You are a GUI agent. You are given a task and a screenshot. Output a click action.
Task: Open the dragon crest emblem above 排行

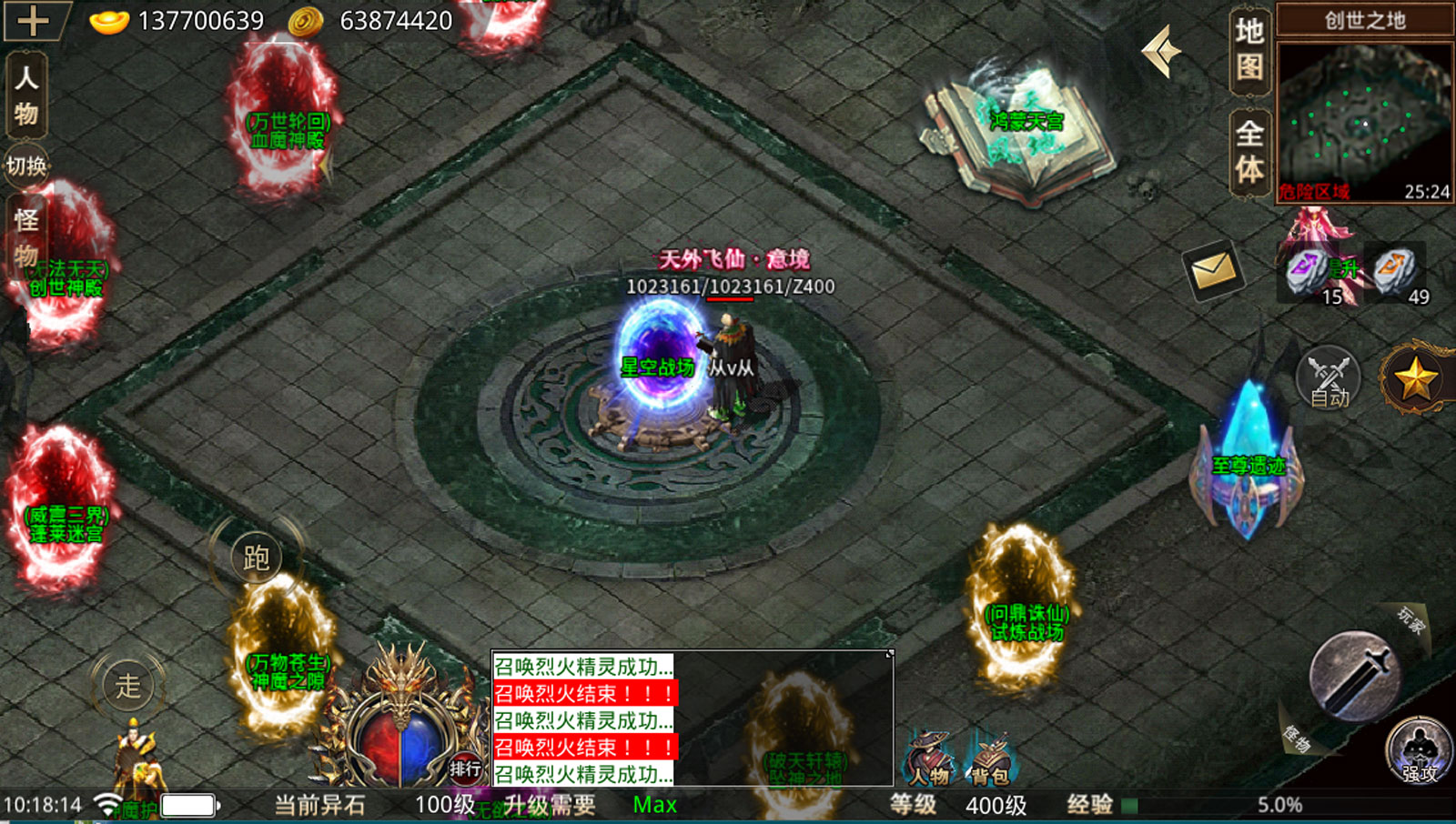398,718
